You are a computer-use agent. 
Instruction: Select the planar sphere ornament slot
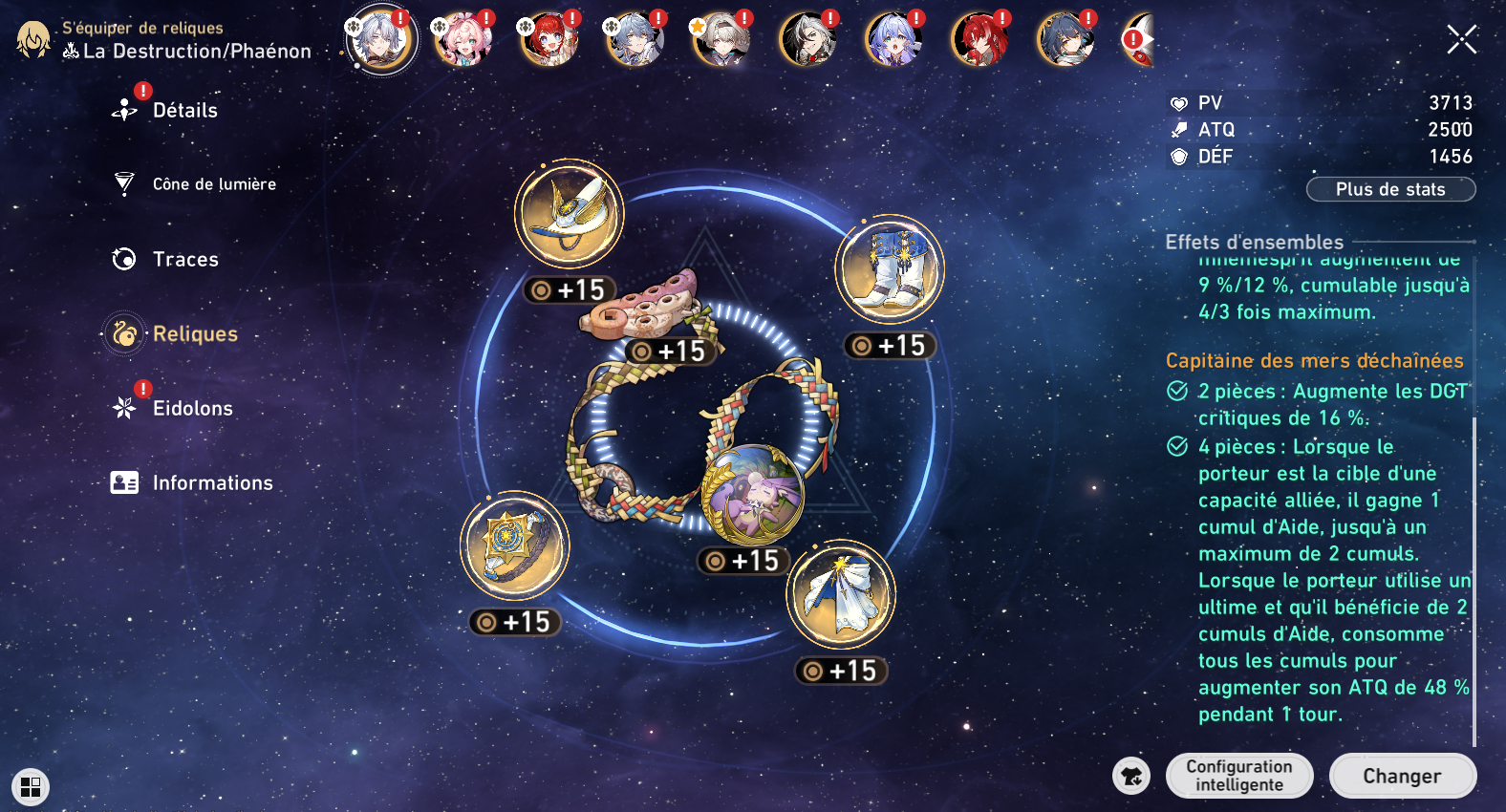tap(753, 495)
